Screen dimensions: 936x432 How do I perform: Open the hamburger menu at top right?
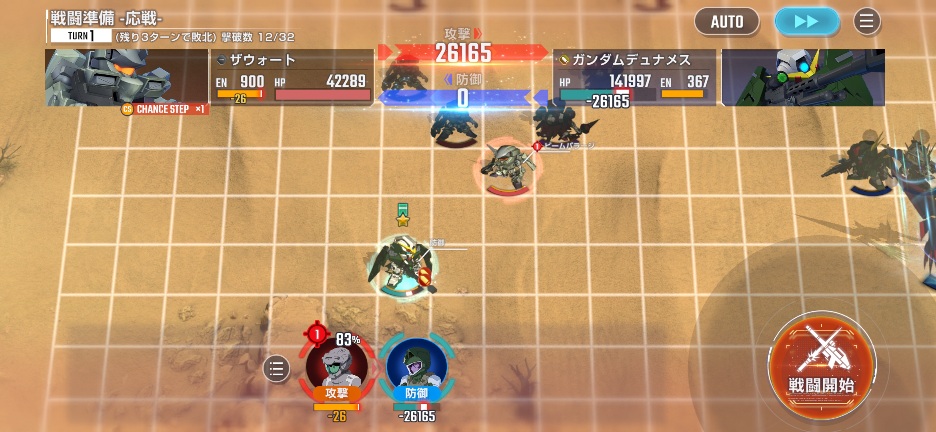click(867, 21)
